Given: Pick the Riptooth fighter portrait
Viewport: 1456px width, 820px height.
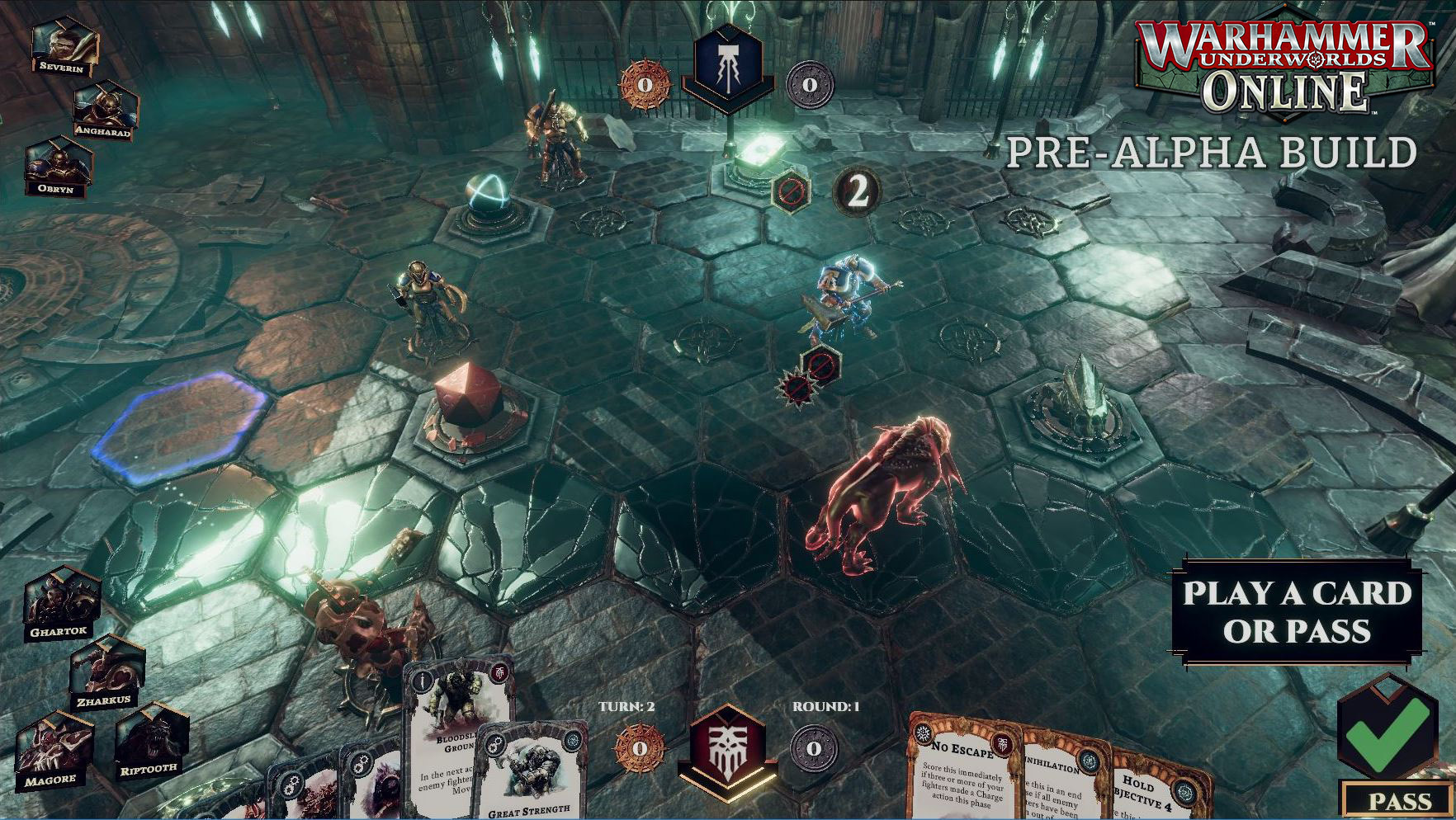Looking at the screenshot, I should pos(150,742).
